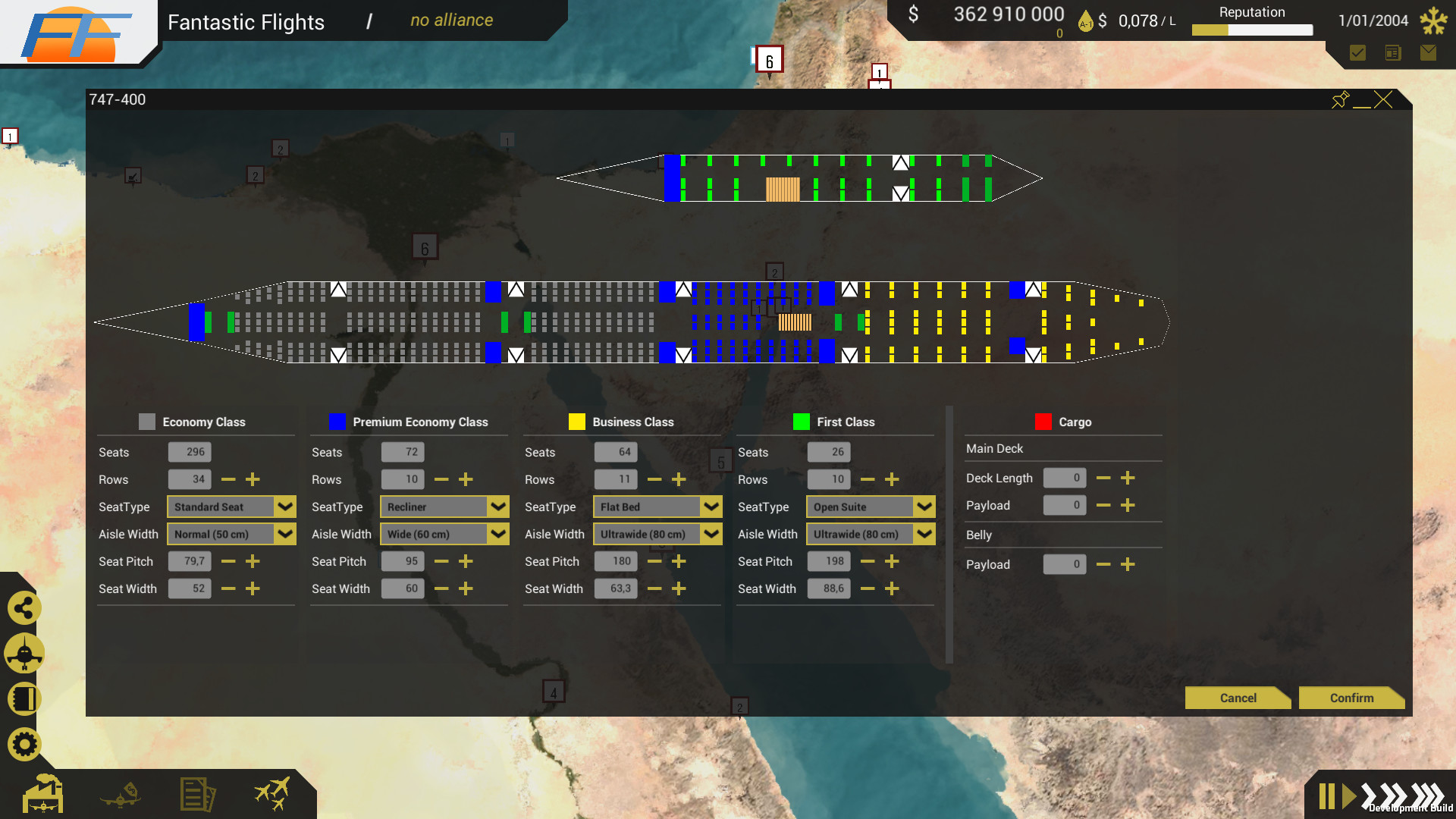Viewport: 1456px width, 819px height.
Task: Click the winter snowflake season indicator
Action: [1432, 20]
